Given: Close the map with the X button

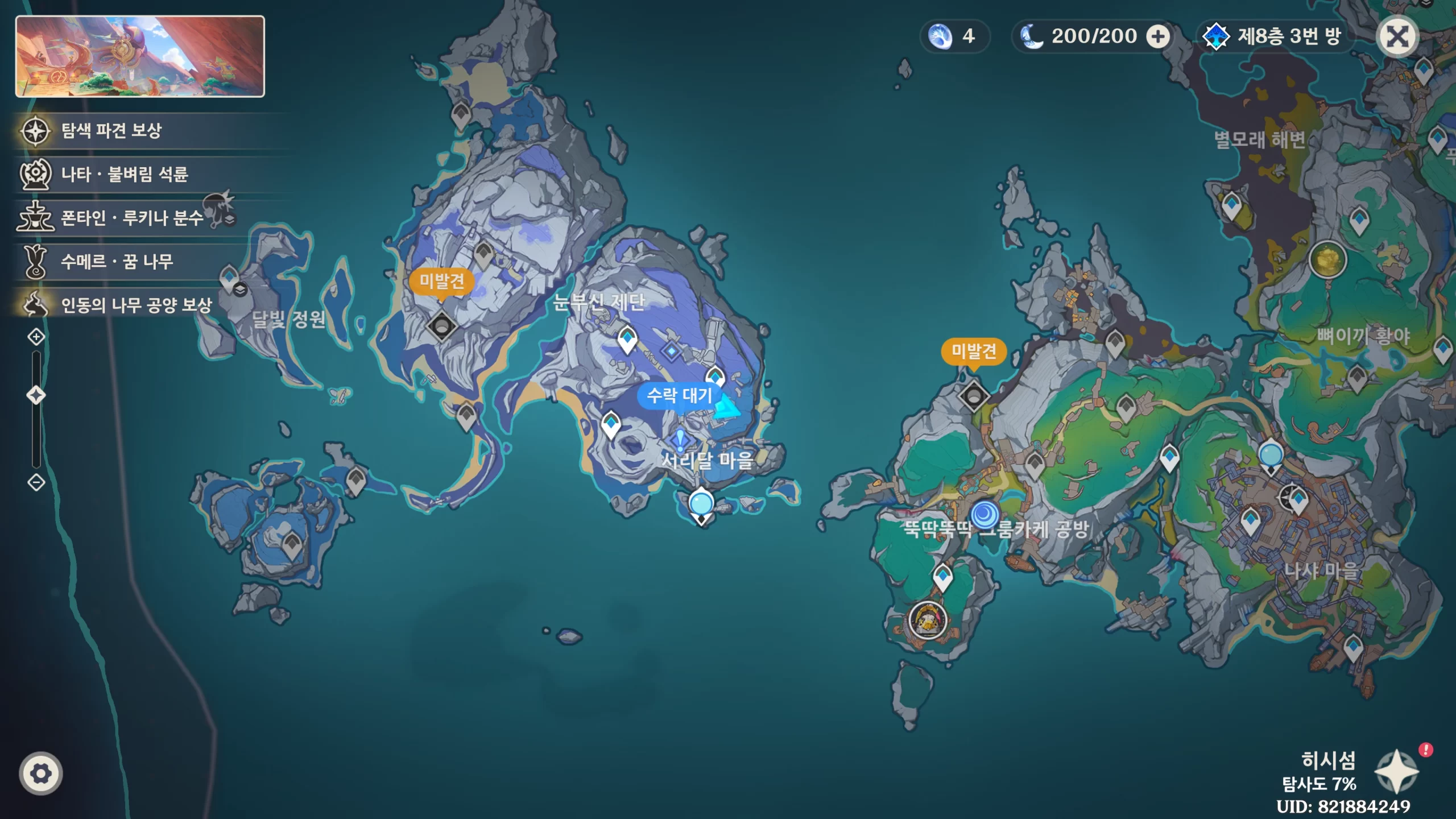Looking at the screenshot, I should click(1397, 37).
